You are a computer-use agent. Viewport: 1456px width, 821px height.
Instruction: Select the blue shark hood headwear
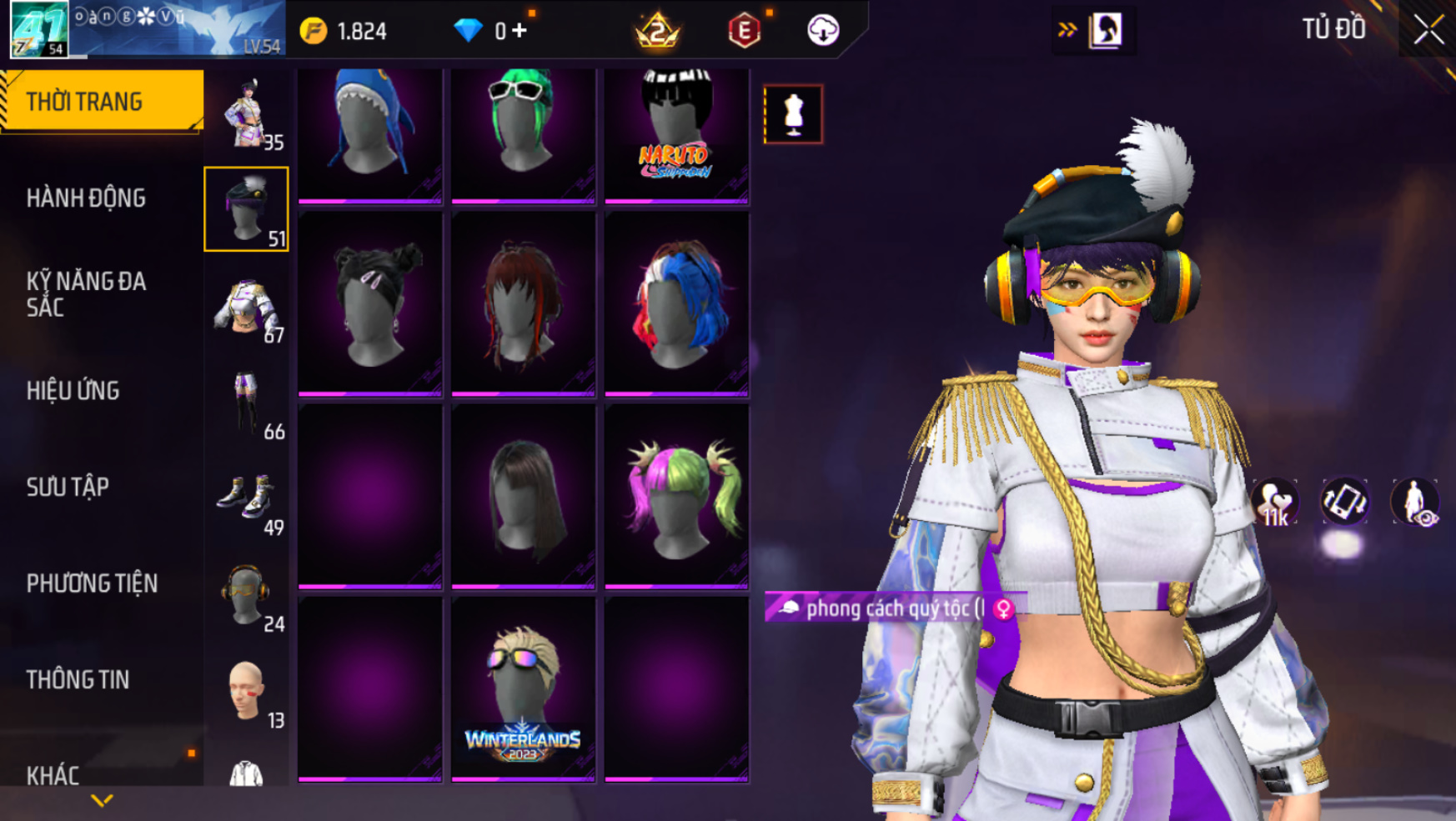tap(369, 133)
